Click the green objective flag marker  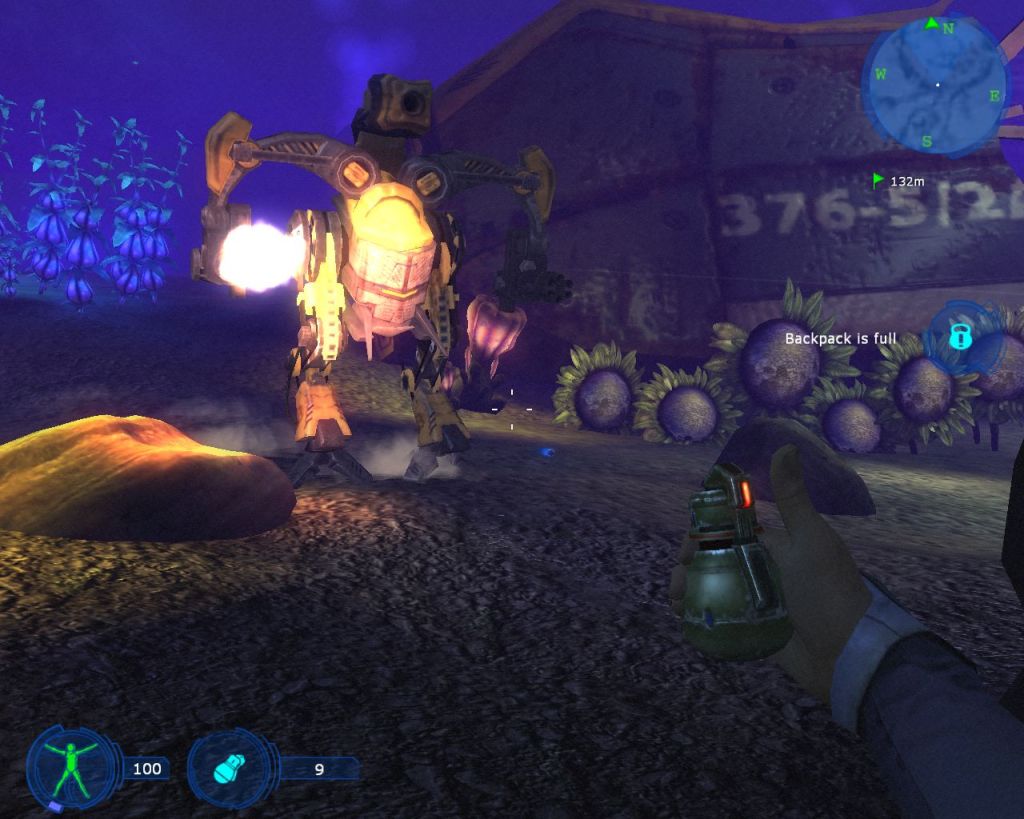(879, 181)
